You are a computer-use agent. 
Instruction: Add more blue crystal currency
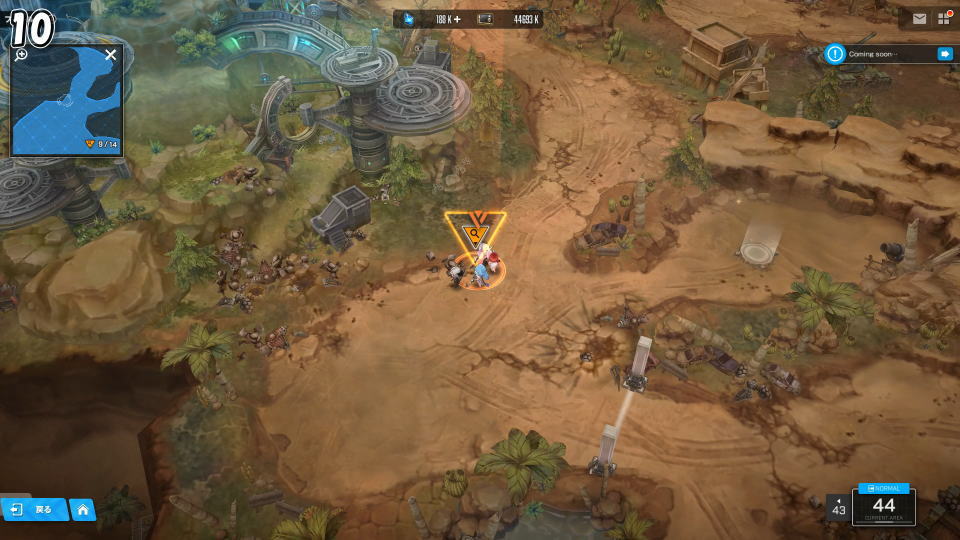pyautogui.click(x=458, y=19)
